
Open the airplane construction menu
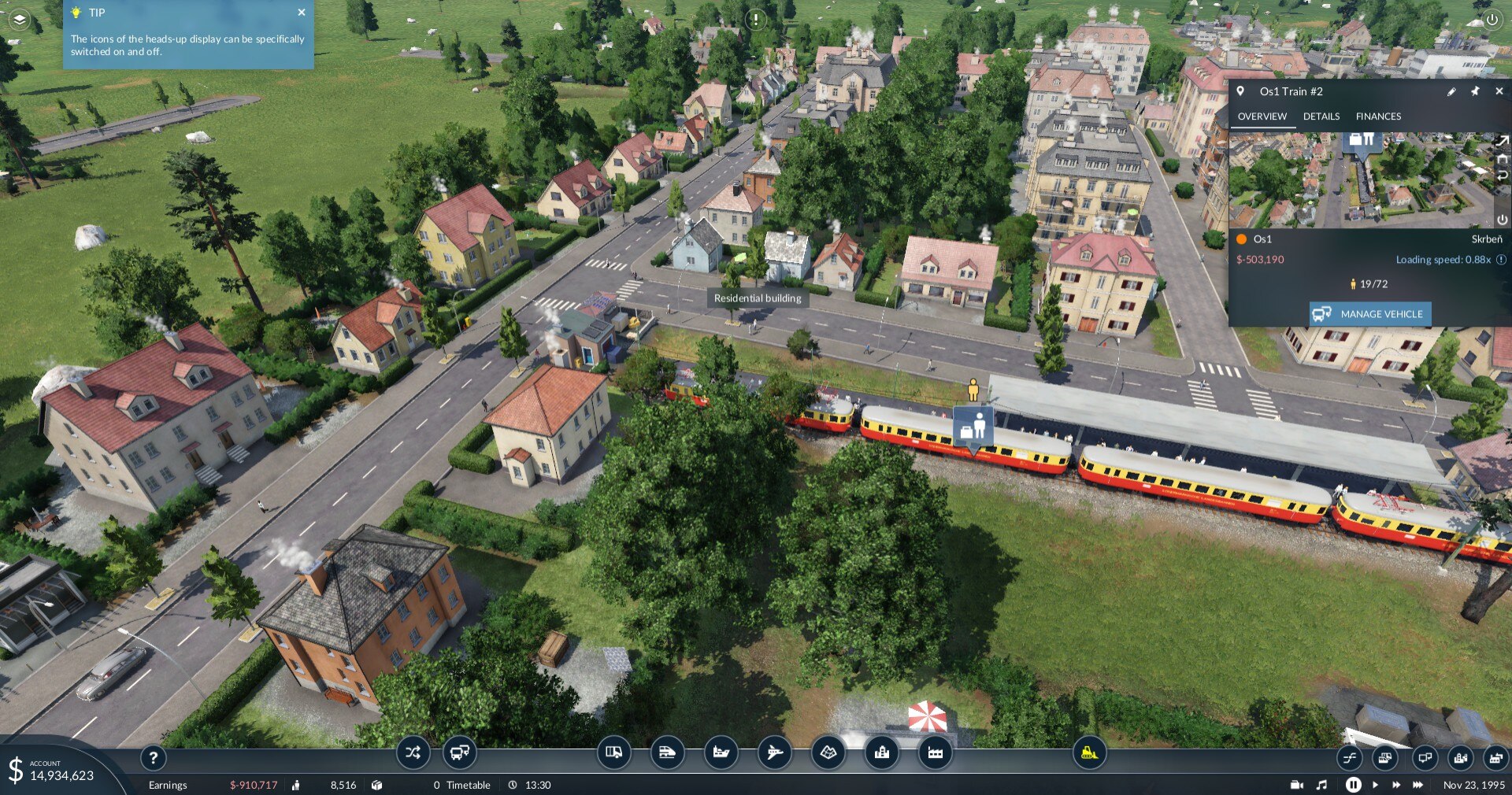click(774, 753)
